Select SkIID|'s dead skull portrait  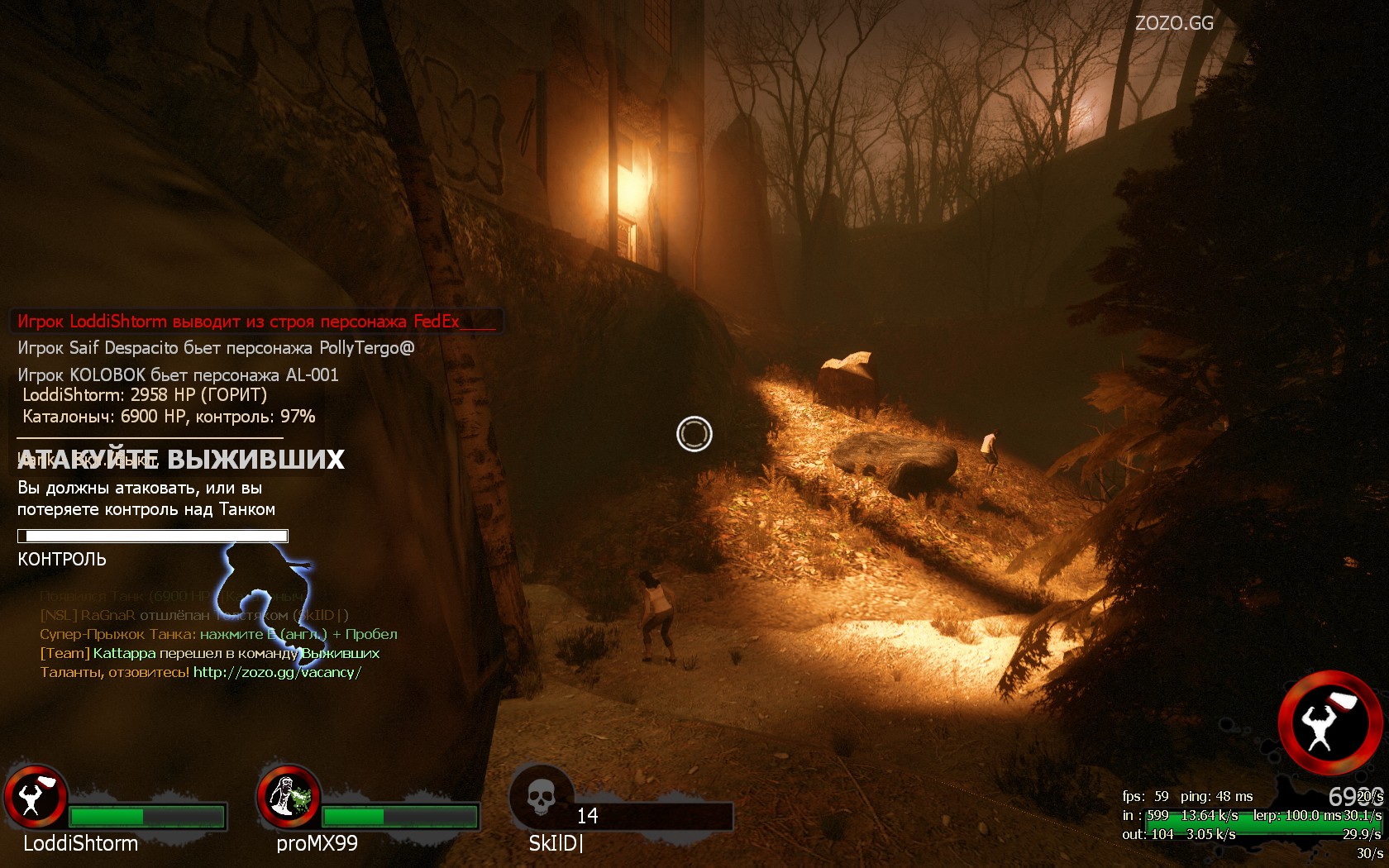[541, 797]
